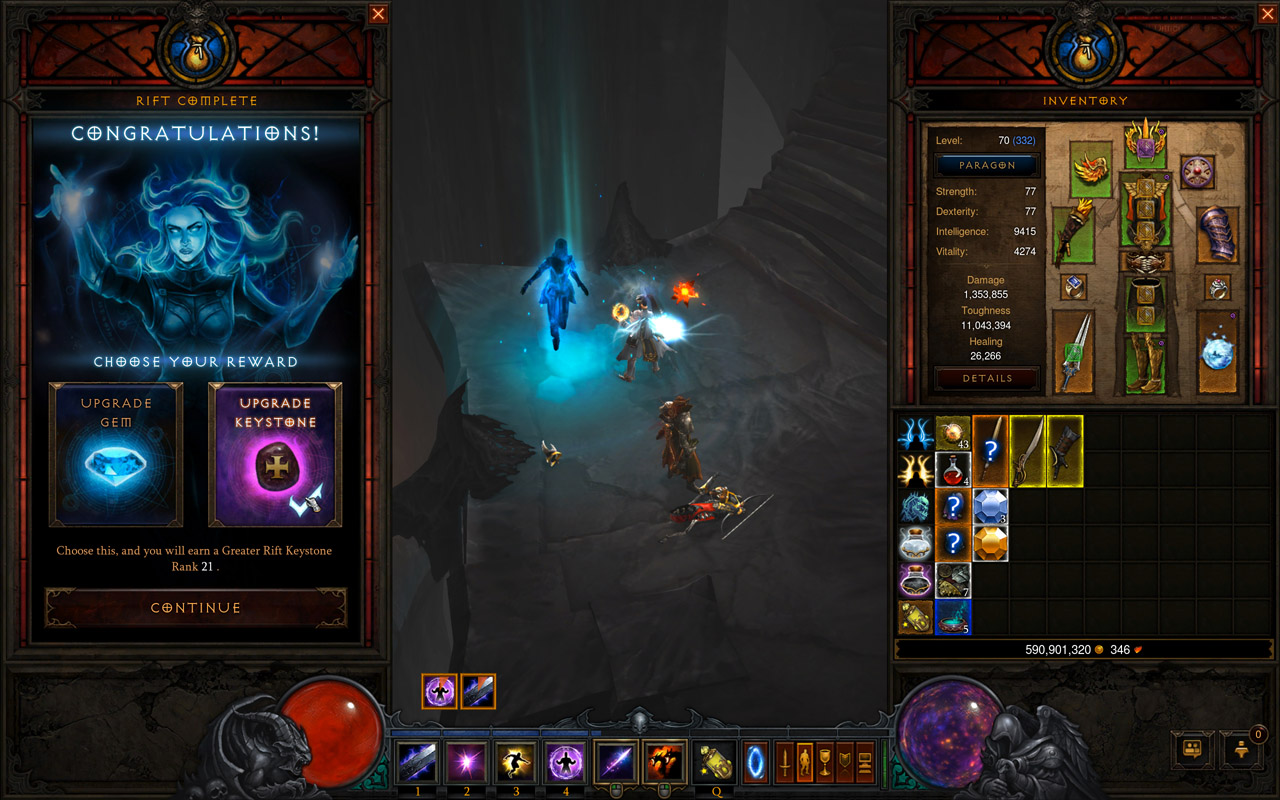This screenshot has height=800, width=1280.
Task: Open the chat speech bubble button
Action: [x=1192, y=748]
